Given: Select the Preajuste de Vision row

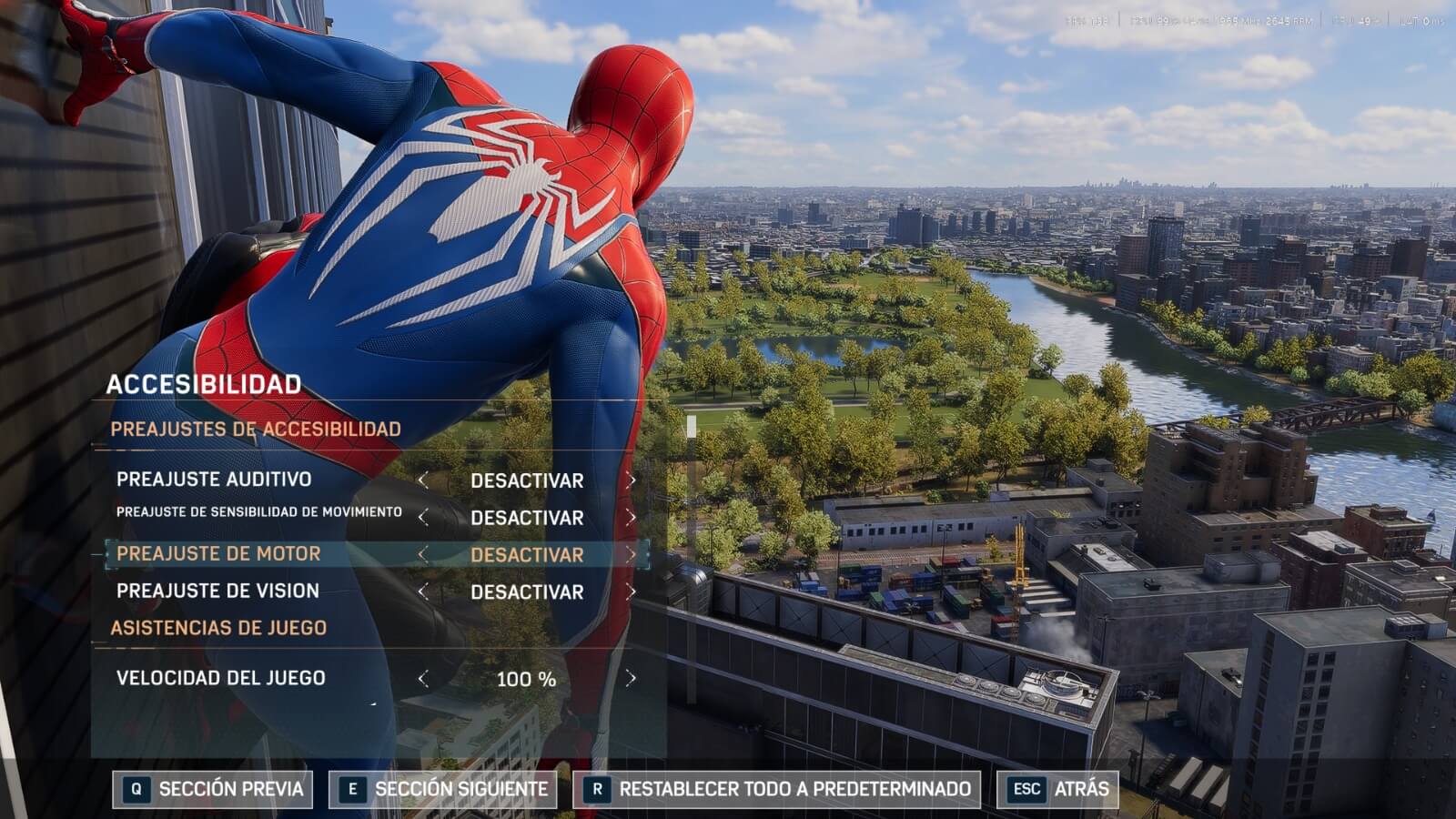Looking at the screenshot, I should (x=217, y=591).
